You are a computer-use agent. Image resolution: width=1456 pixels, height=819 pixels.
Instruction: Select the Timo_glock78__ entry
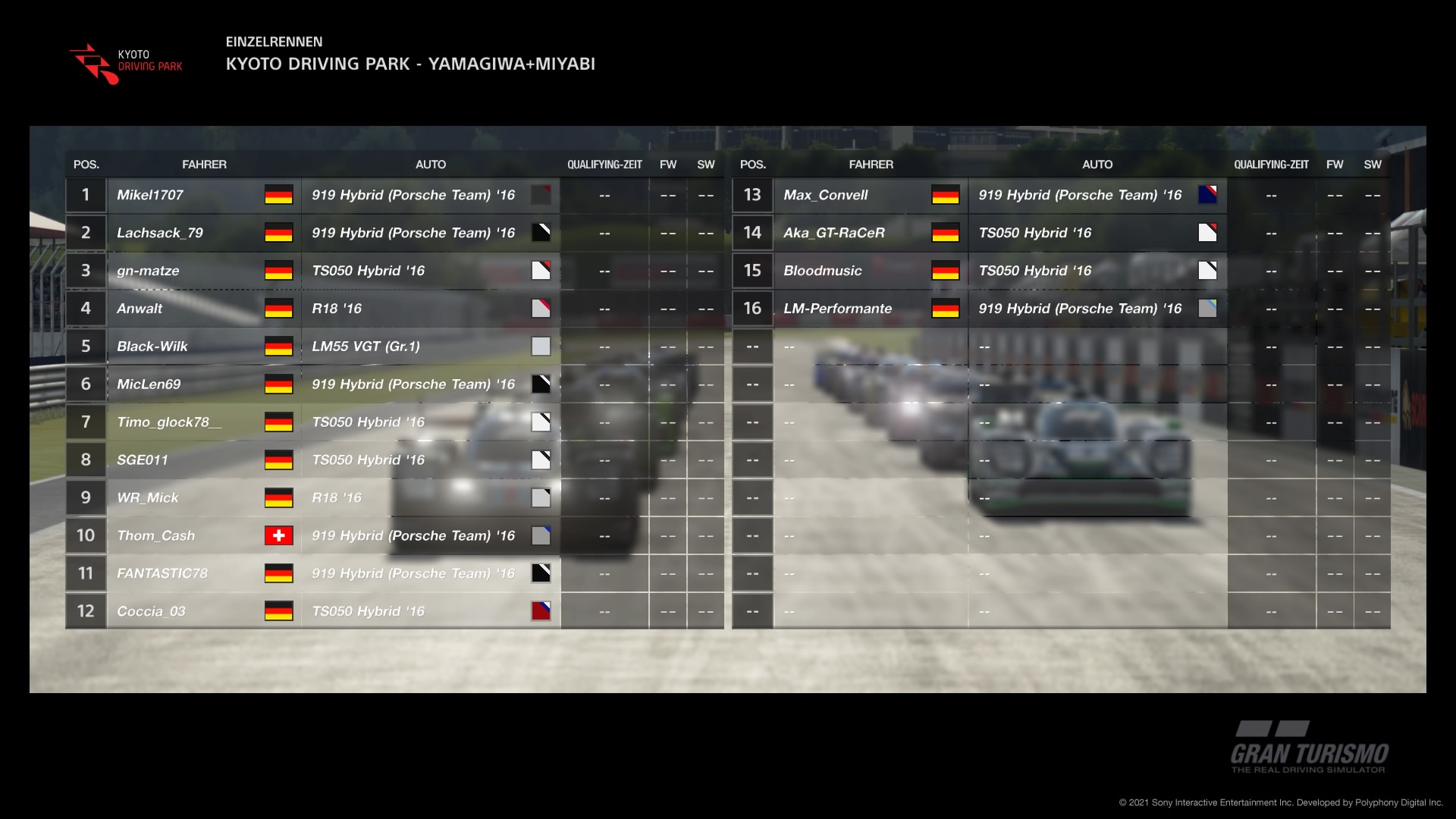coord(169,422)
